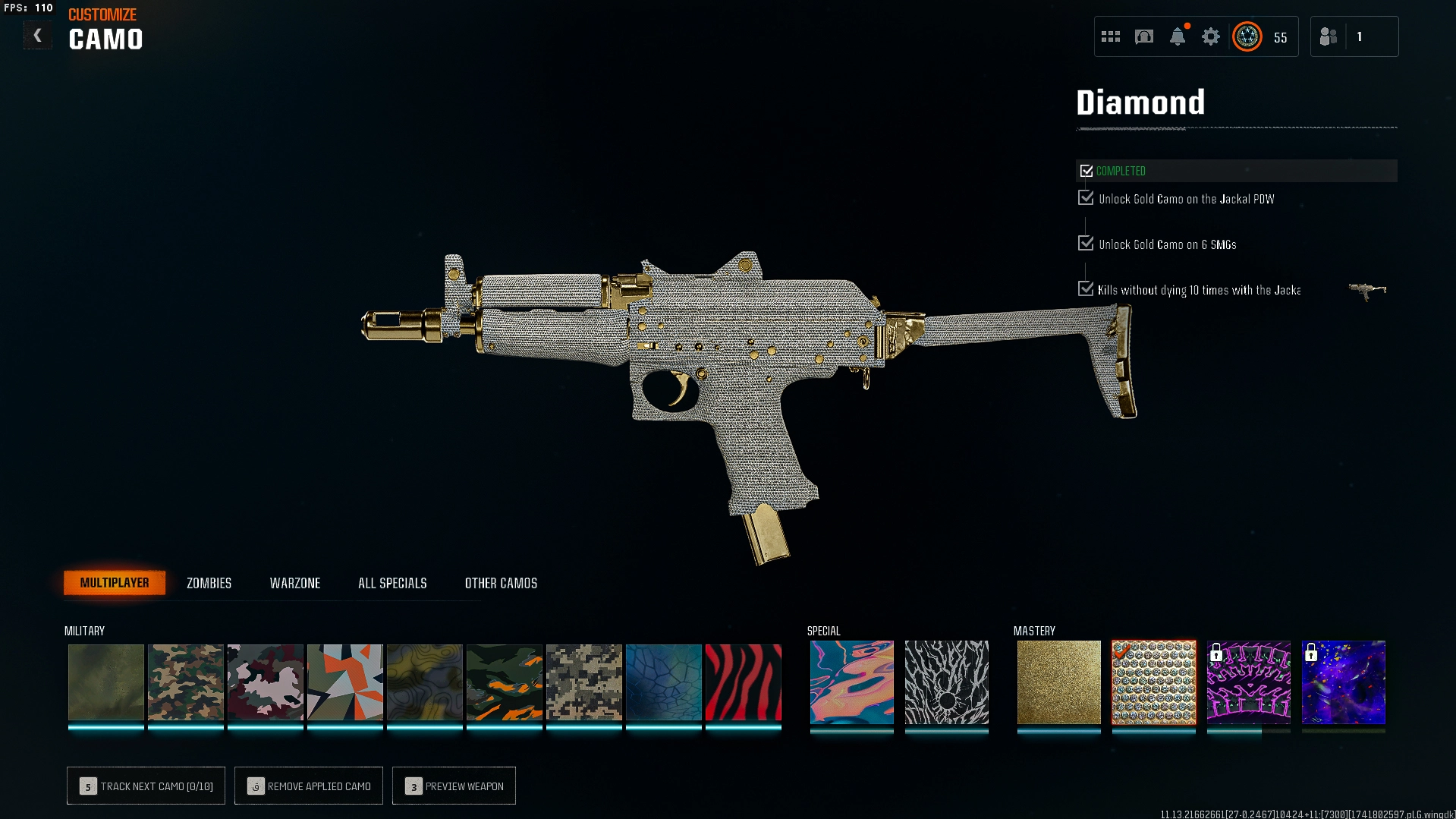
Task: Choose the Gold mastery camo
Action: tap(1058, 682)
